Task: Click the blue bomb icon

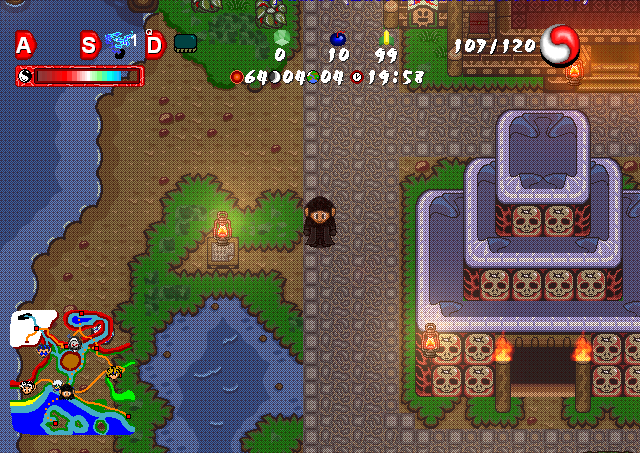Action: point(338,39)
